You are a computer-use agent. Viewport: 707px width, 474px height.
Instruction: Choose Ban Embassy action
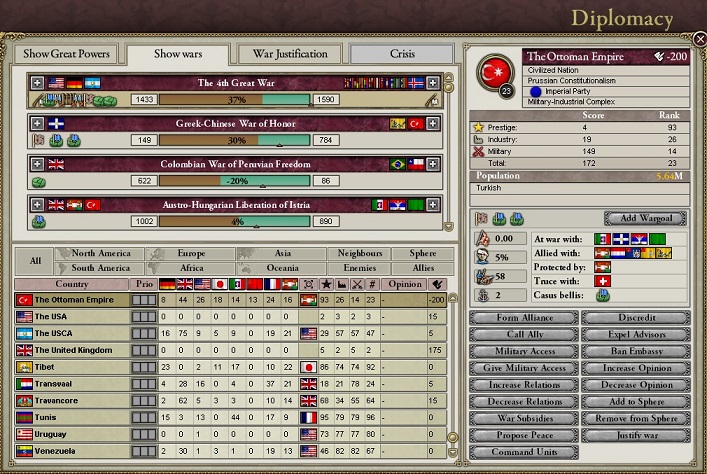coord(635,352)
